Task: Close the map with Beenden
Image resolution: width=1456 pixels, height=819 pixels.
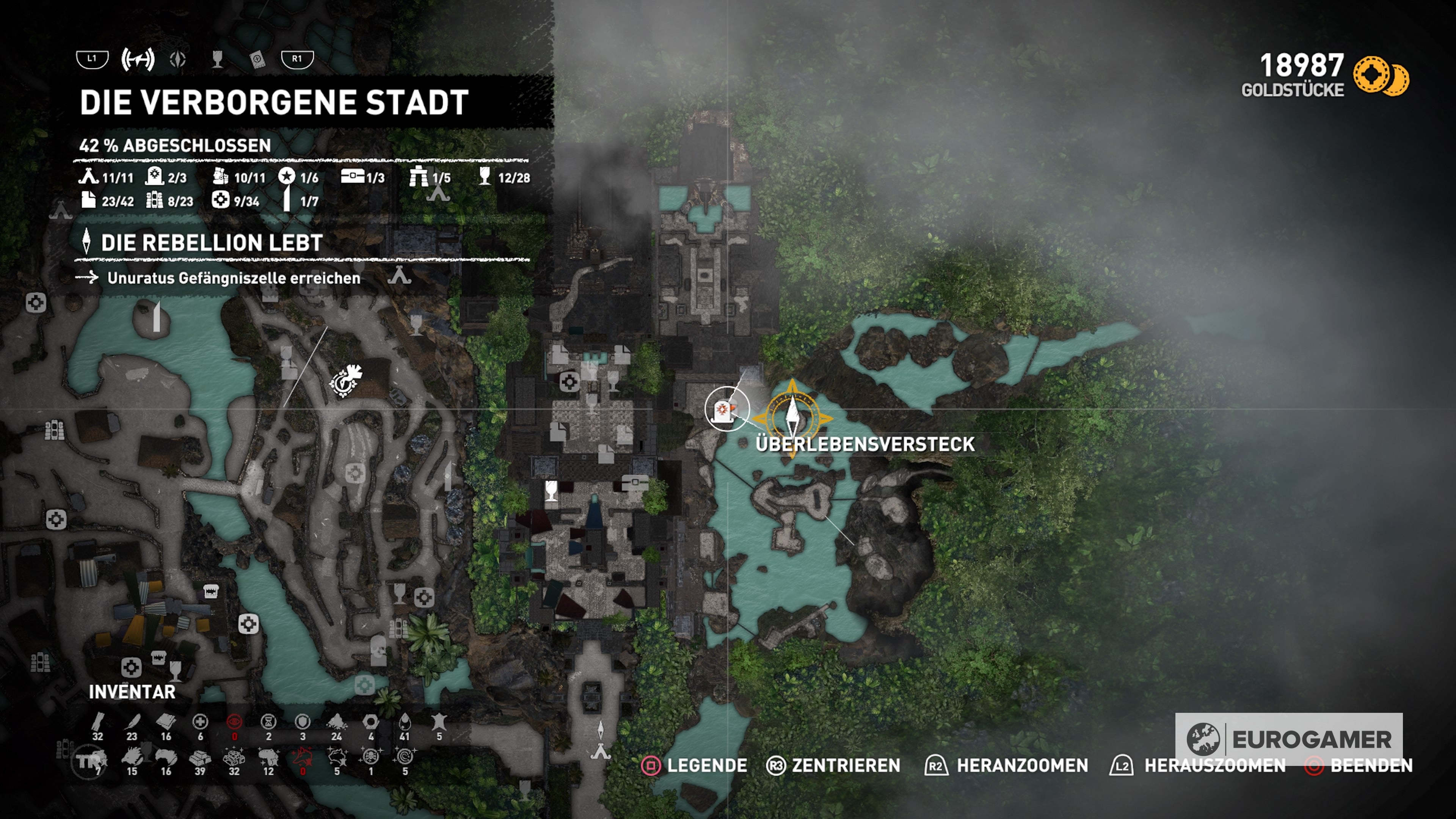Action: coord(1358,765)
